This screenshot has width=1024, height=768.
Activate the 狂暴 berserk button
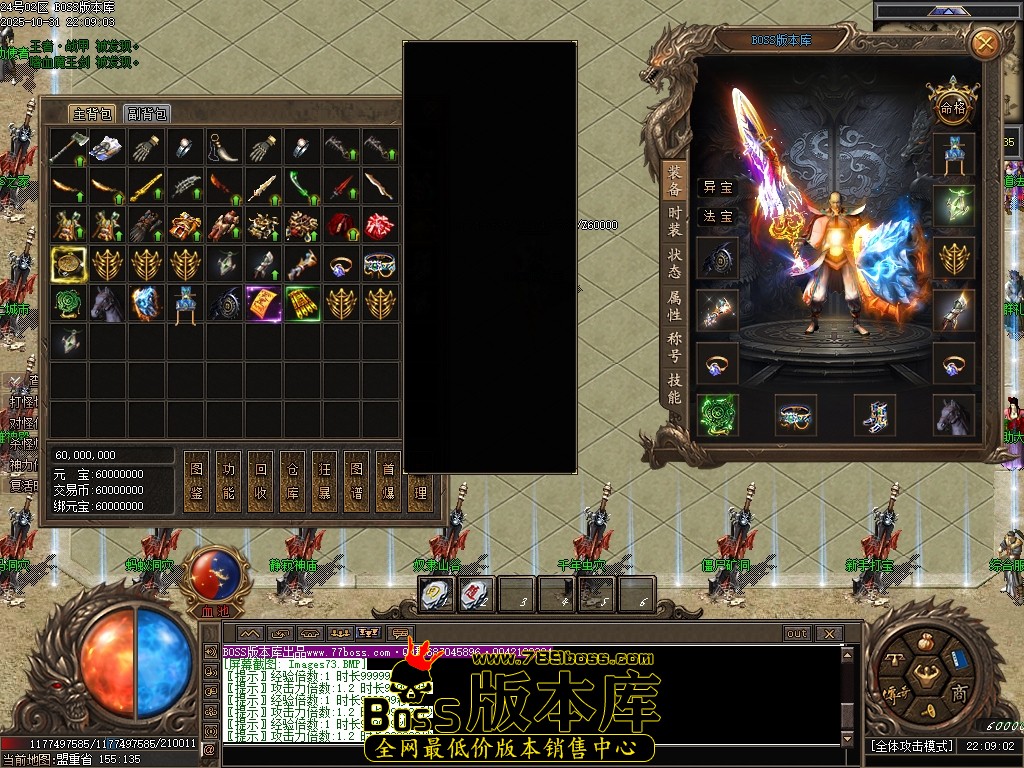coord(323,481)
